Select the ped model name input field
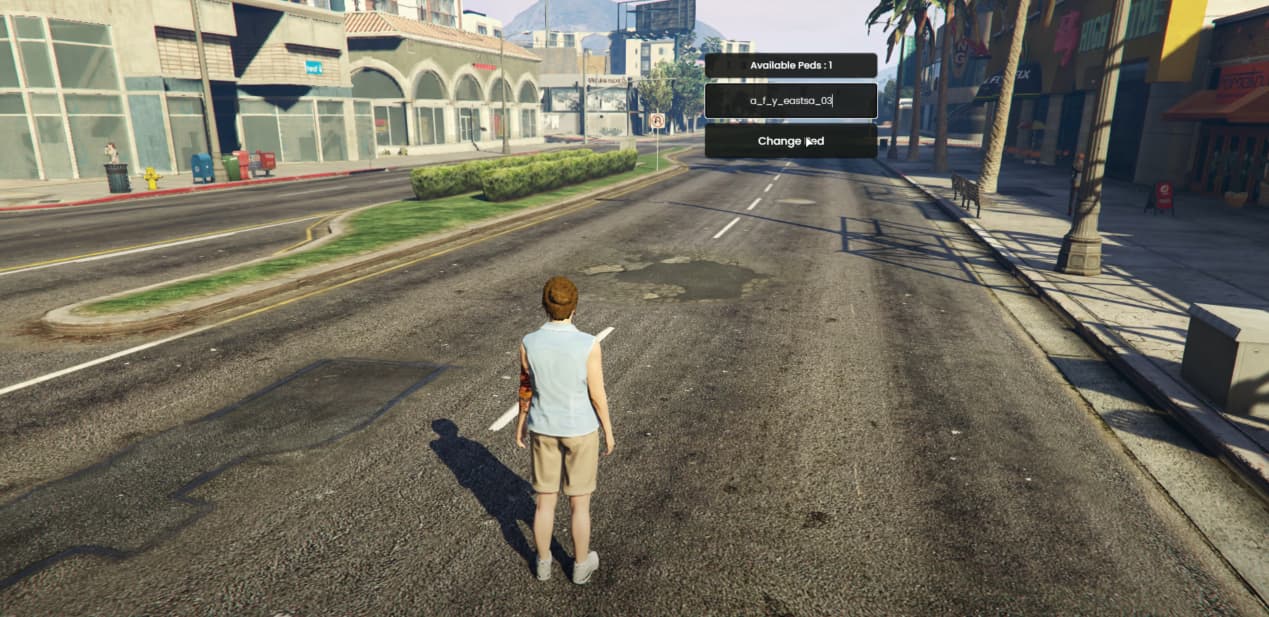 point(790,101)
